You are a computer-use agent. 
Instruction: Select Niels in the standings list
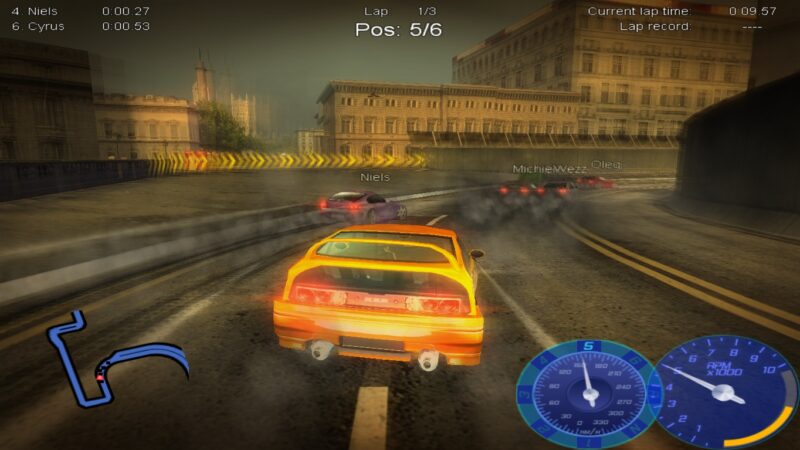point(46,11)
